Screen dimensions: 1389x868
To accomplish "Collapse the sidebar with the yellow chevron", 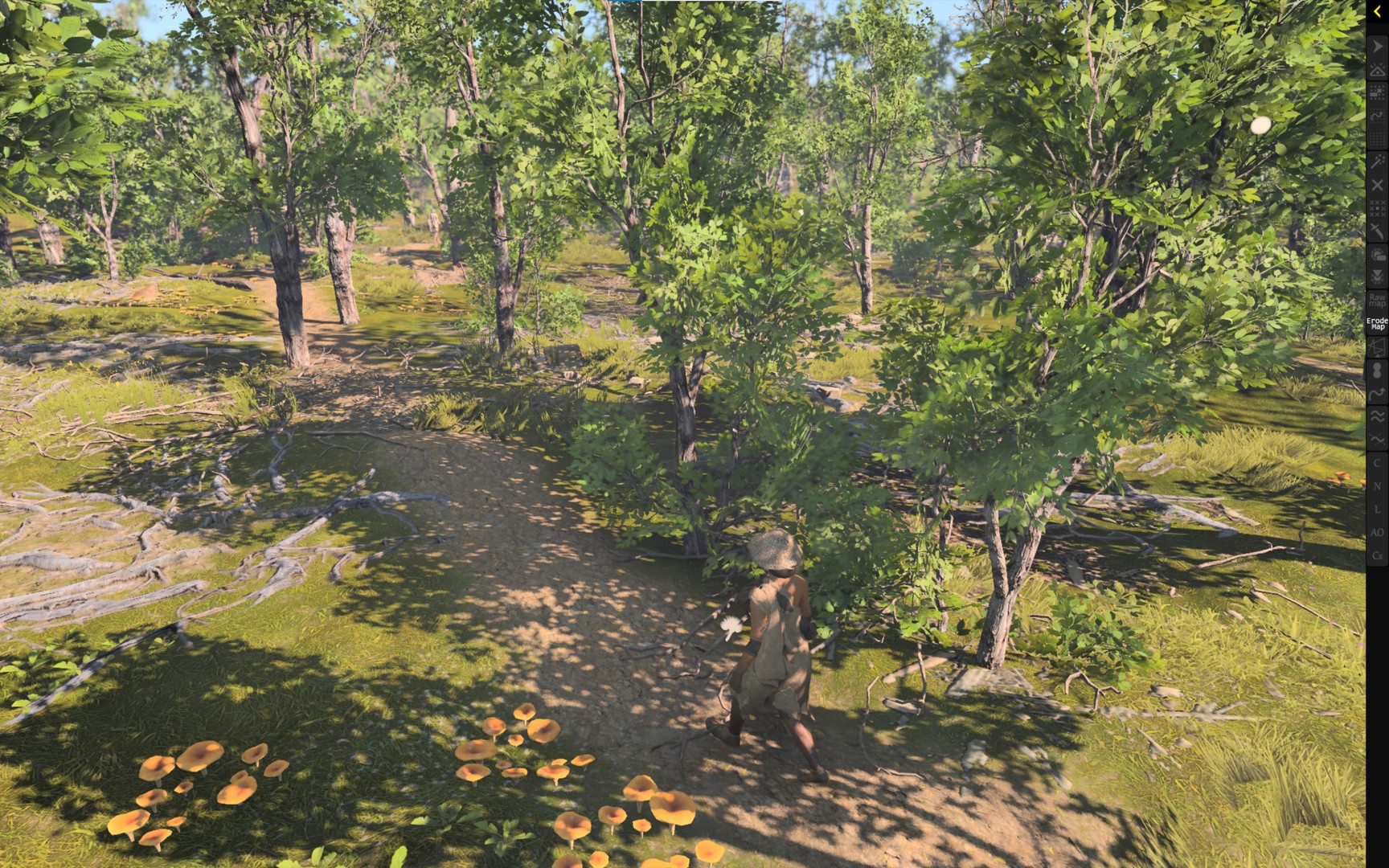I will coord(1375,11).
